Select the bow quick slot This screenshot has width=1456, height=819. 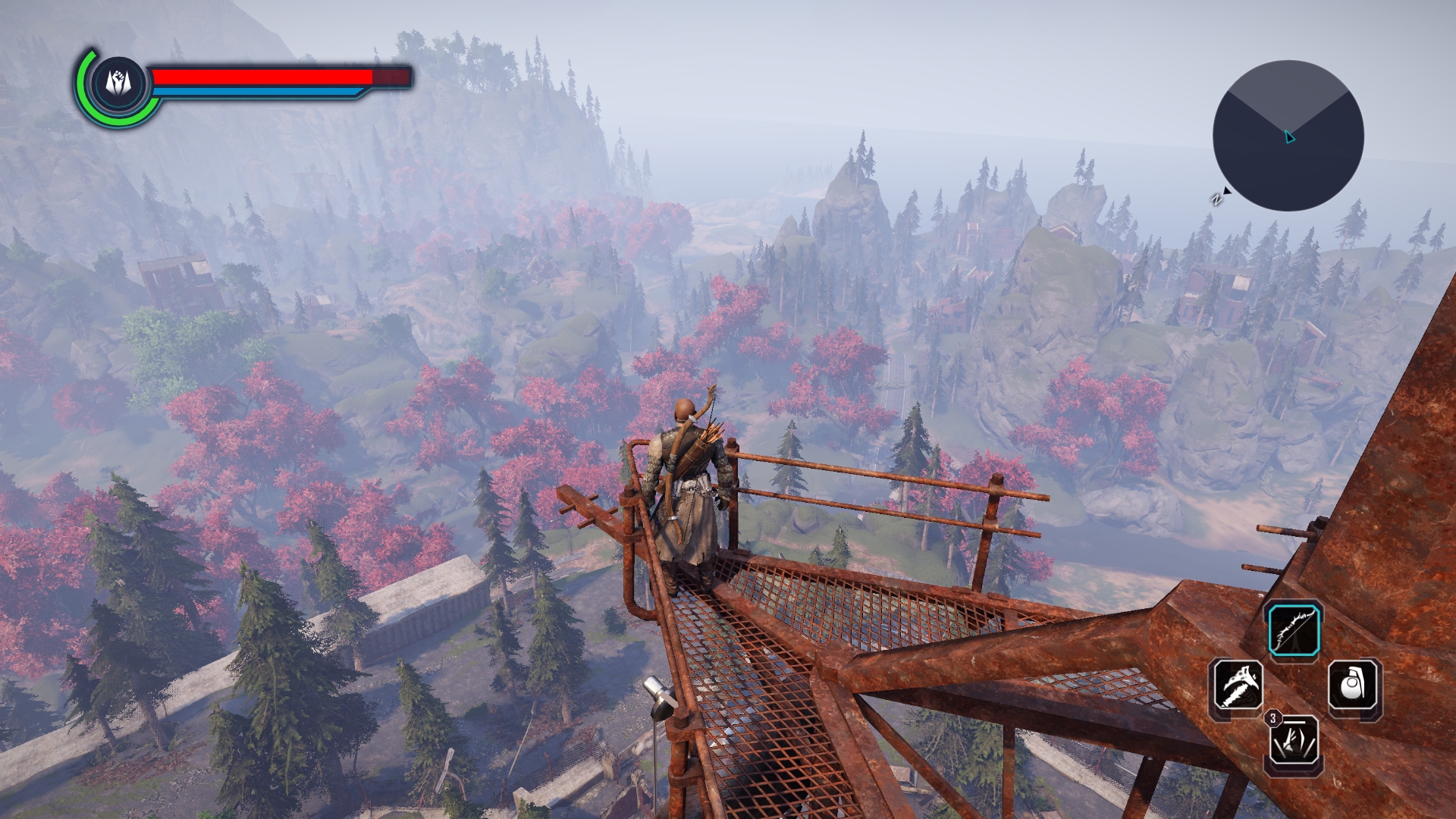[x=1294, y=630]
